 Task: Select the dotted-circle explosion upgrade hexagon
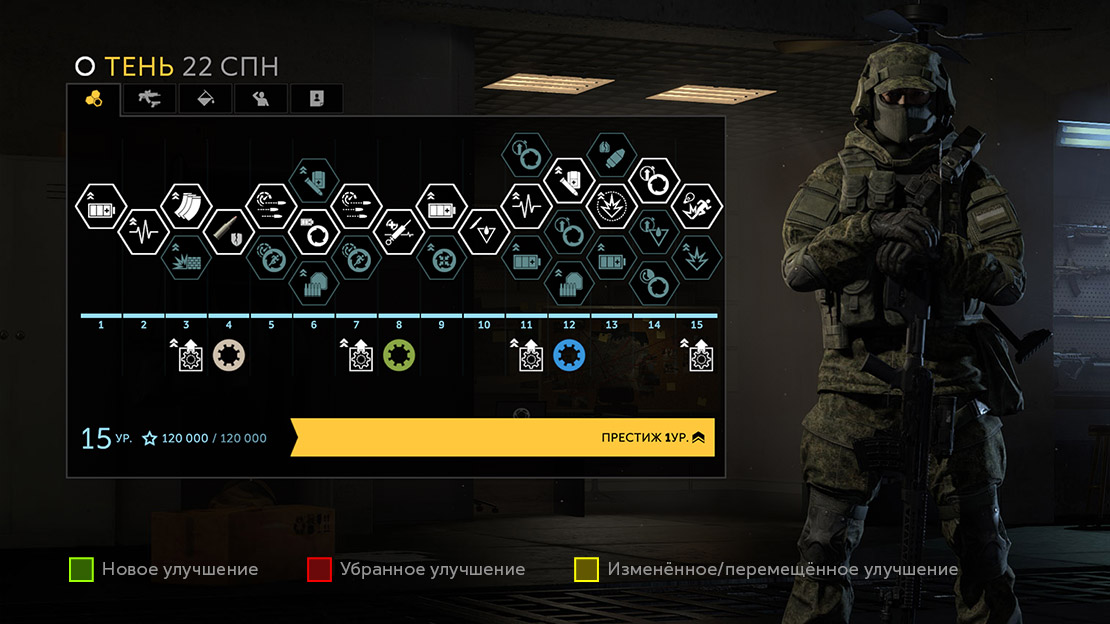tap(611, 207)
